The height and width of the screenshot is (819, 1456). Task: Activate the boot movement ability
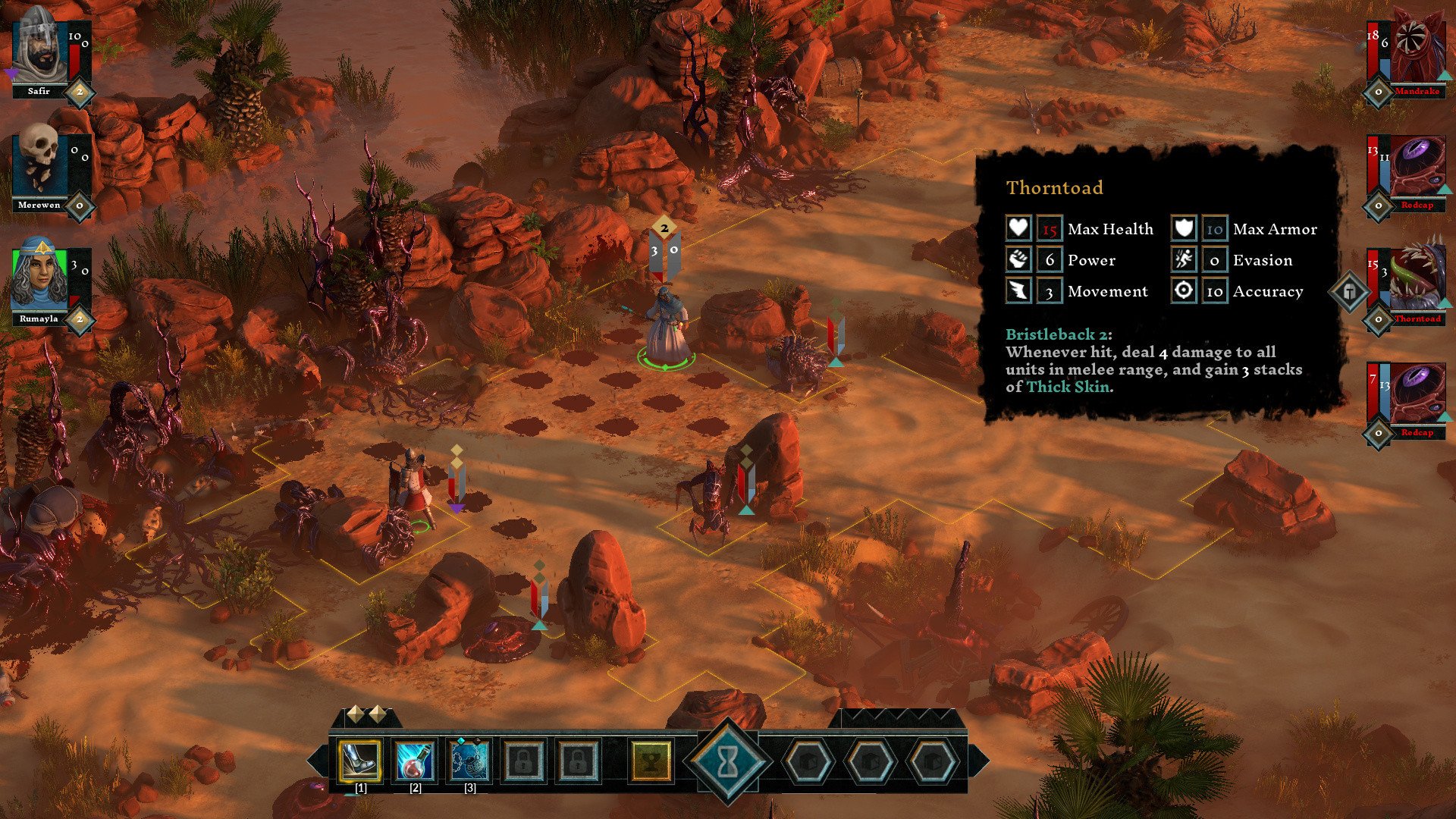(360, 761)
